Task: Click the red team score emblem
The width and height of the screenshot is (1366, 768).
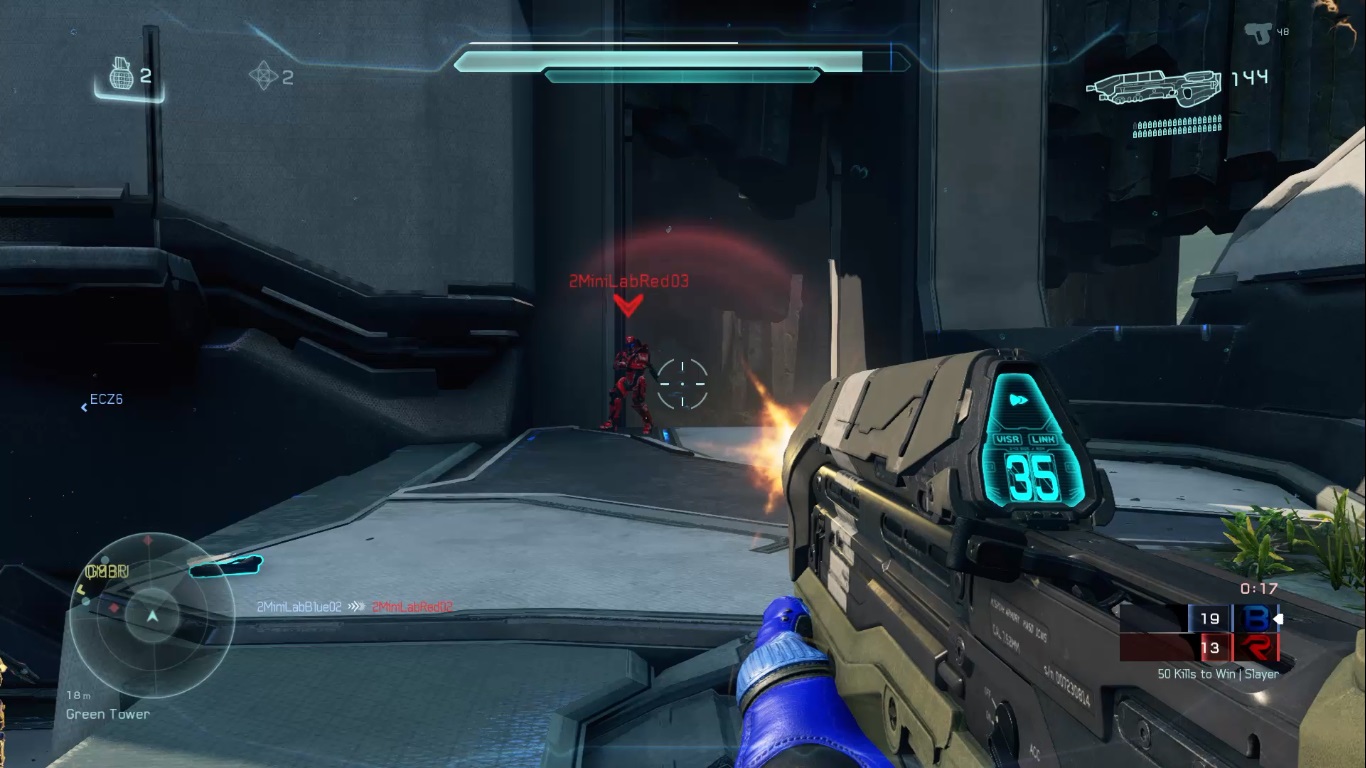Action: coord(1254,648)
